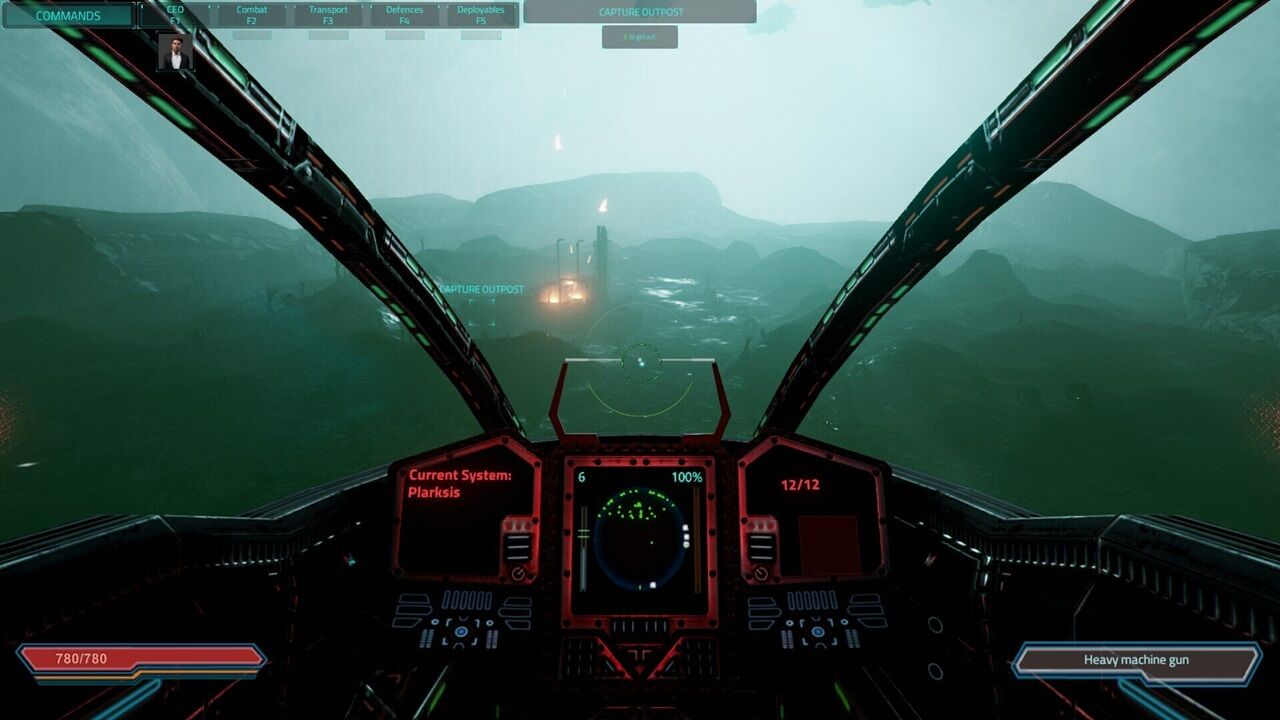1280x720 pixels.
Task: Click the Capture Outpost objective banner
Action: pos(639,12)
